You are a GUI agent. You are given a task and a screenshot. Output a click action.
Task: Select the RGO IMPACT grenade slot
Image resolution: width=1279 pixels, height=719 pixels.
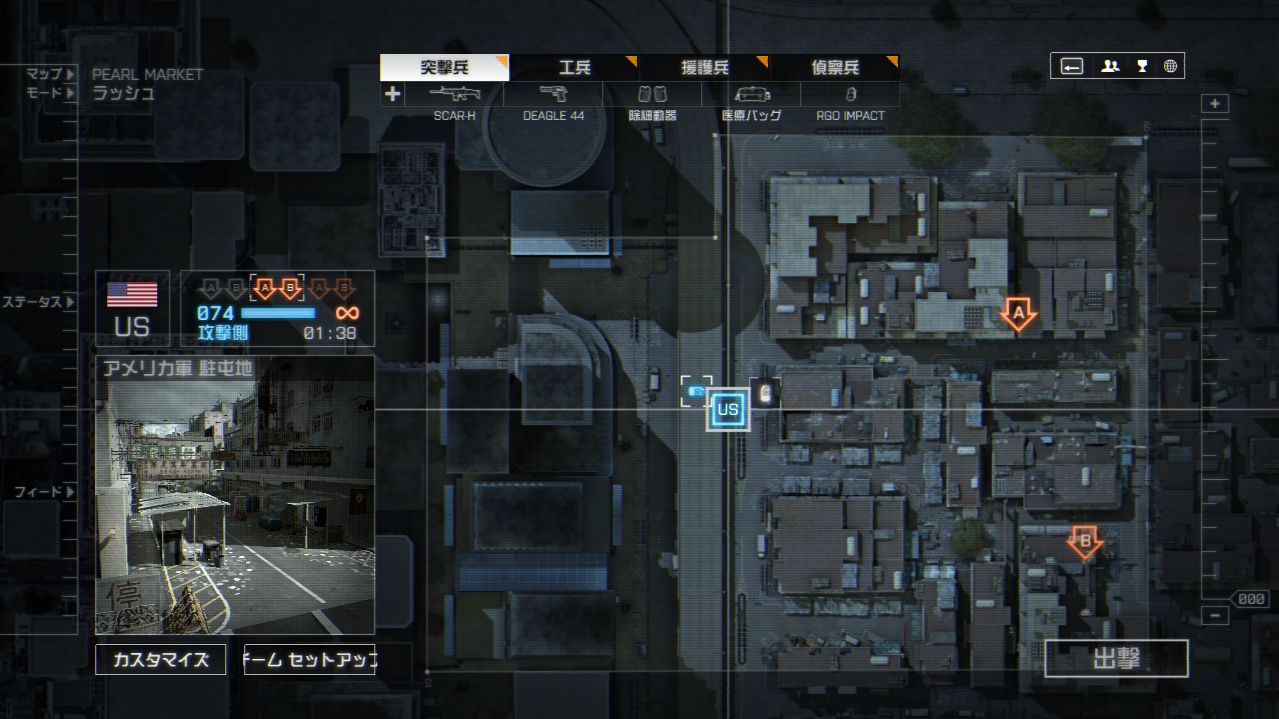coord(850,95)
